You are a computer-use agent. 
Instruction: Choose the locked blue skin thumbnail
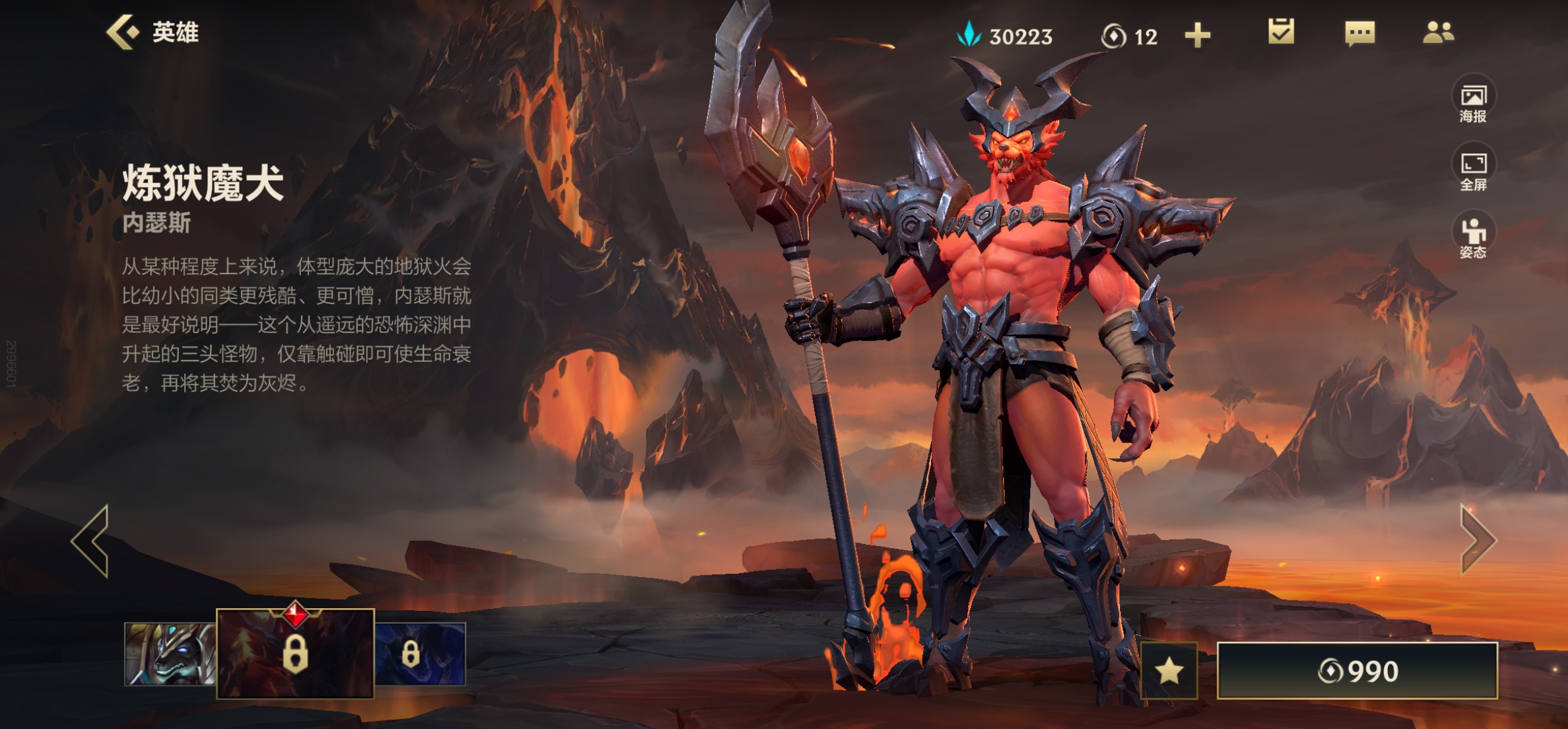[x=420, y=654]
